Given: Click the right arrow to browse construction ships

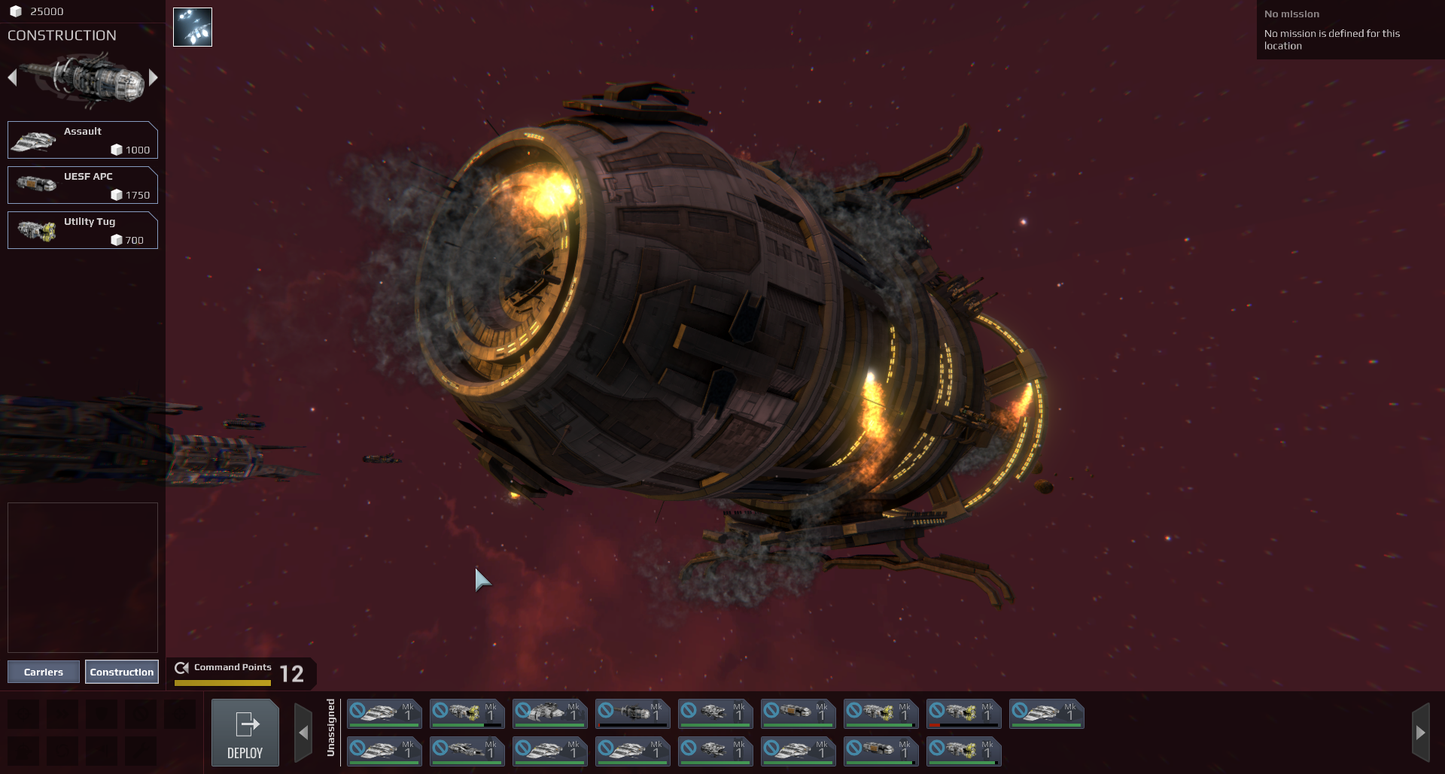Looking at the screenshot, I should [152, 77].
